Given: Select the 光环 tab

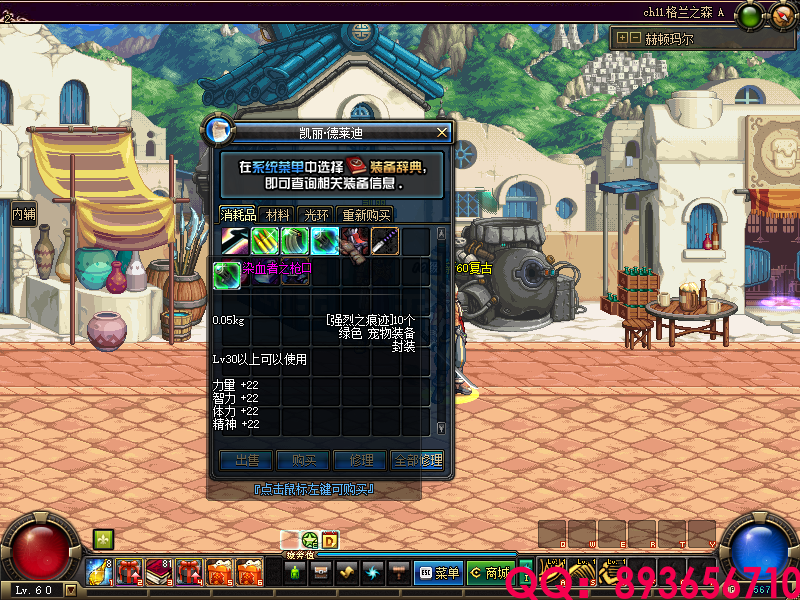Looking at the screenshot, I should tap(316, 214).
